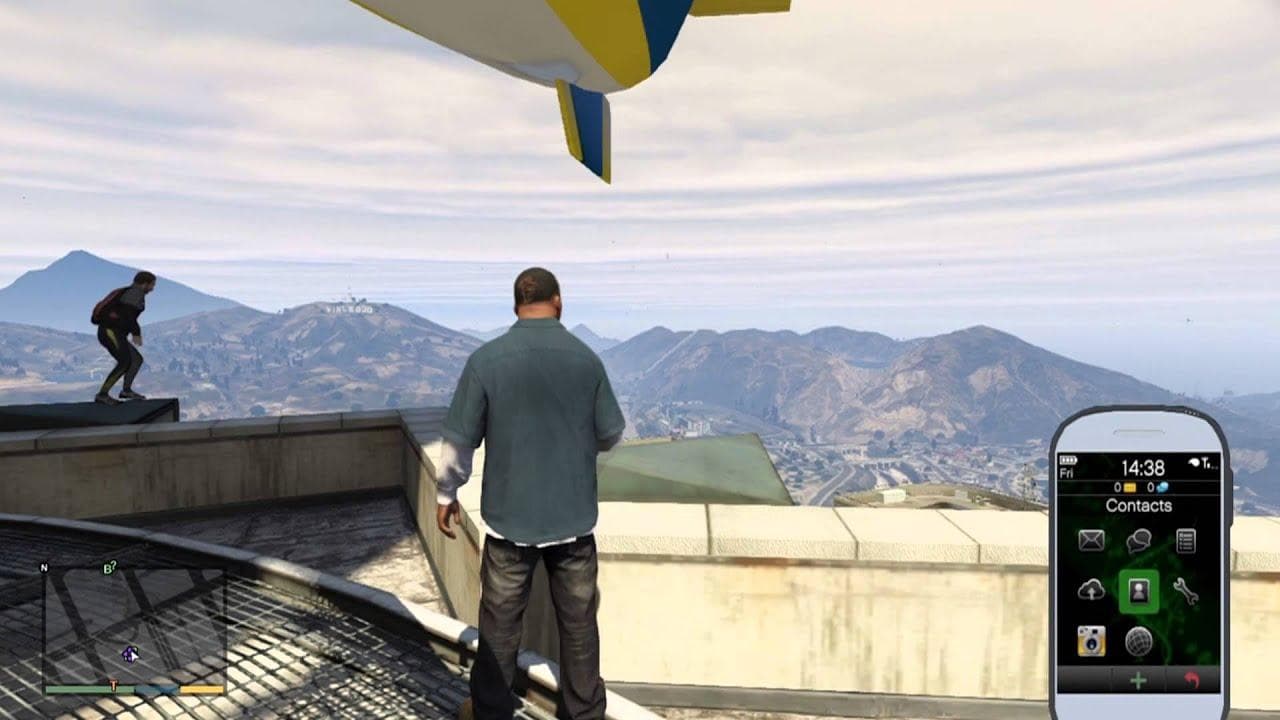The height and width of the screenshot is (720, 1280).
Task: Click the yellow special ability bar
Action: (200, 690)
